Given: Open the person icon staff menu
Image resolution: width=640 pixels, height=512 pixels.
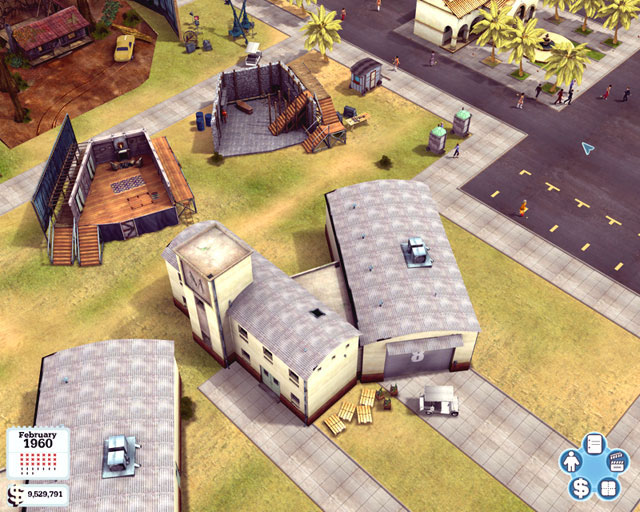Looking at the screenshot, I should 572,464.
